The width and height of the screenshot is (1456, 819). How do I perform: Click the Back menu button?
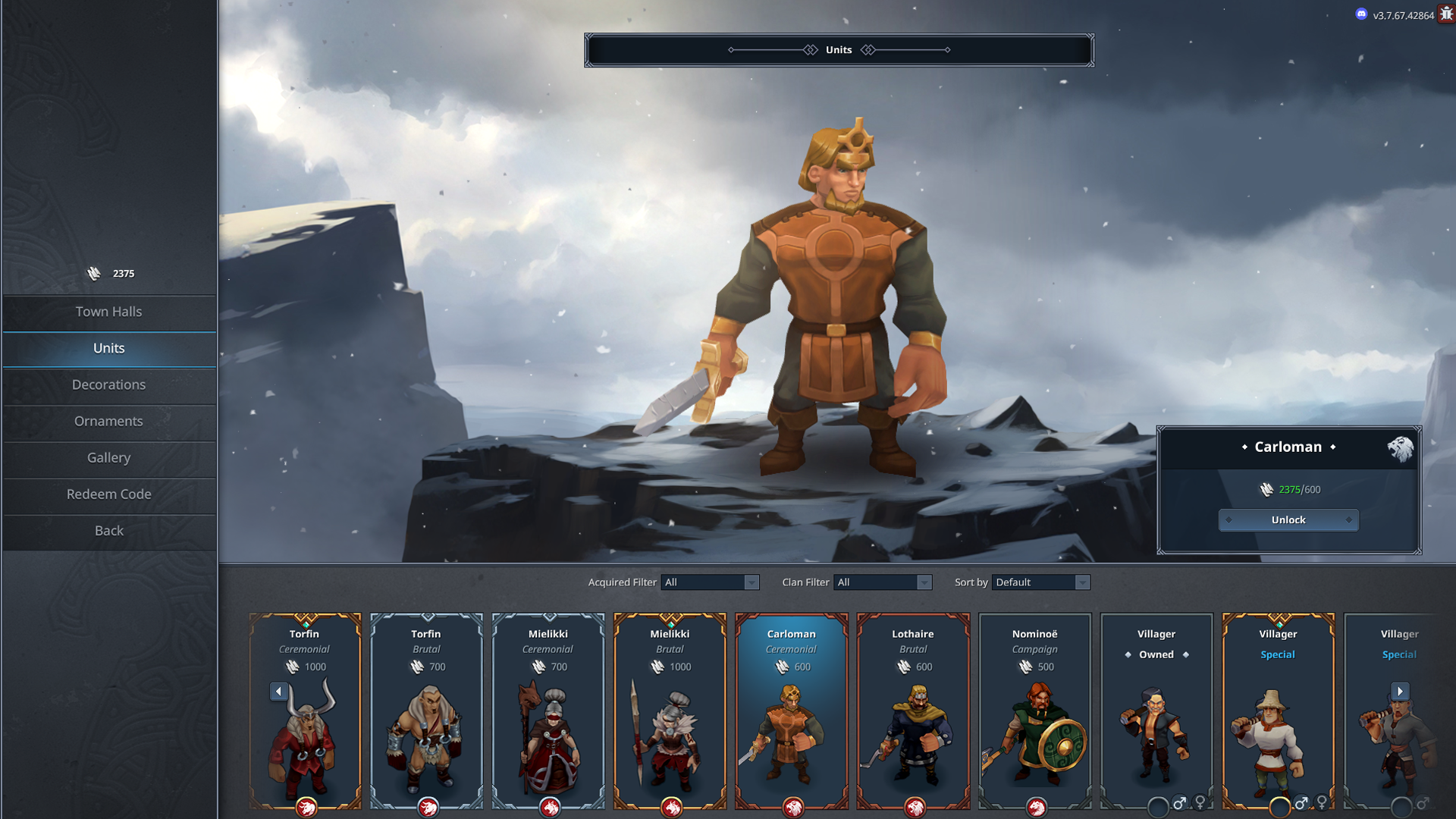click(108, 530)
